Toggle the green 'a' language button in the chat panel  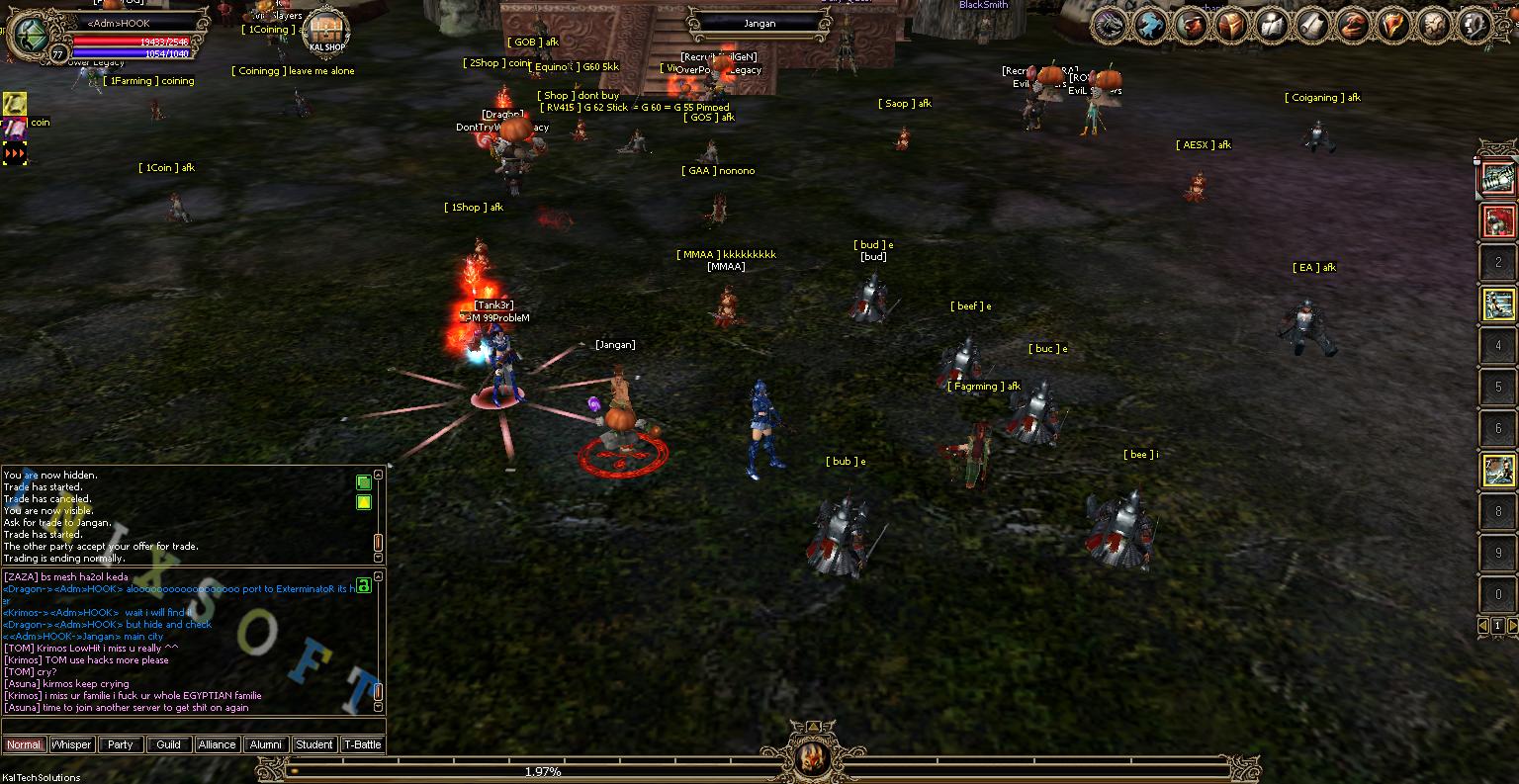[x=364, y=584]
